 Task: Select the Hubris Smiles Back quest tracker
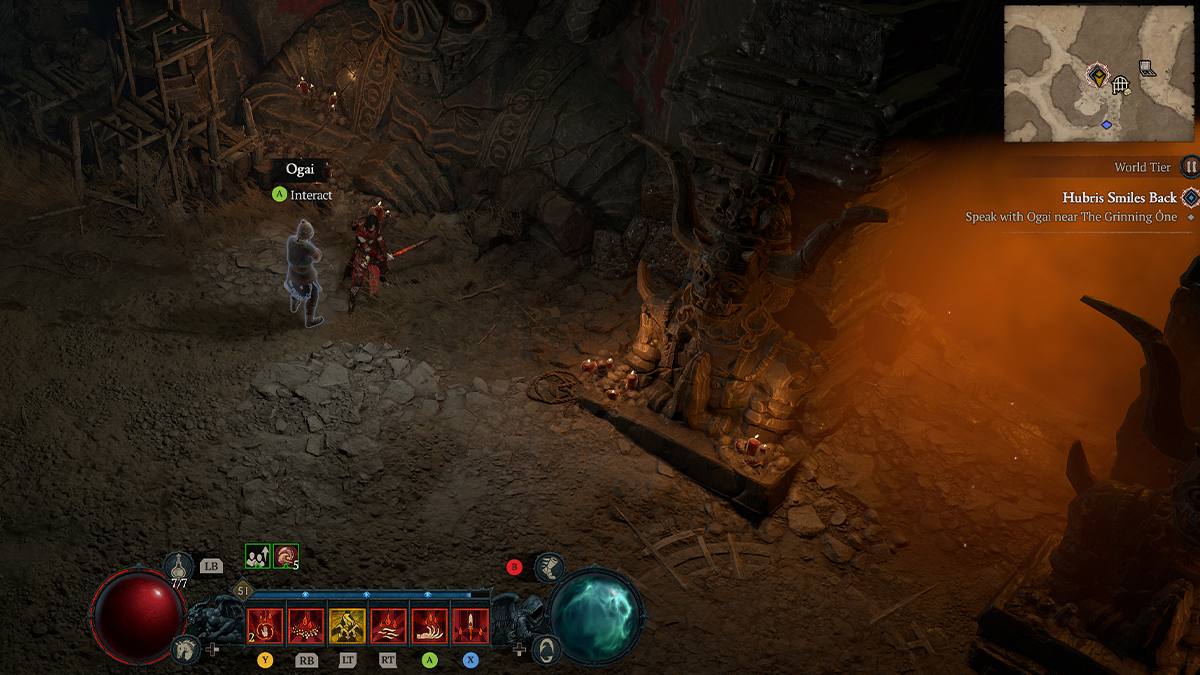tap(1119, 198)
